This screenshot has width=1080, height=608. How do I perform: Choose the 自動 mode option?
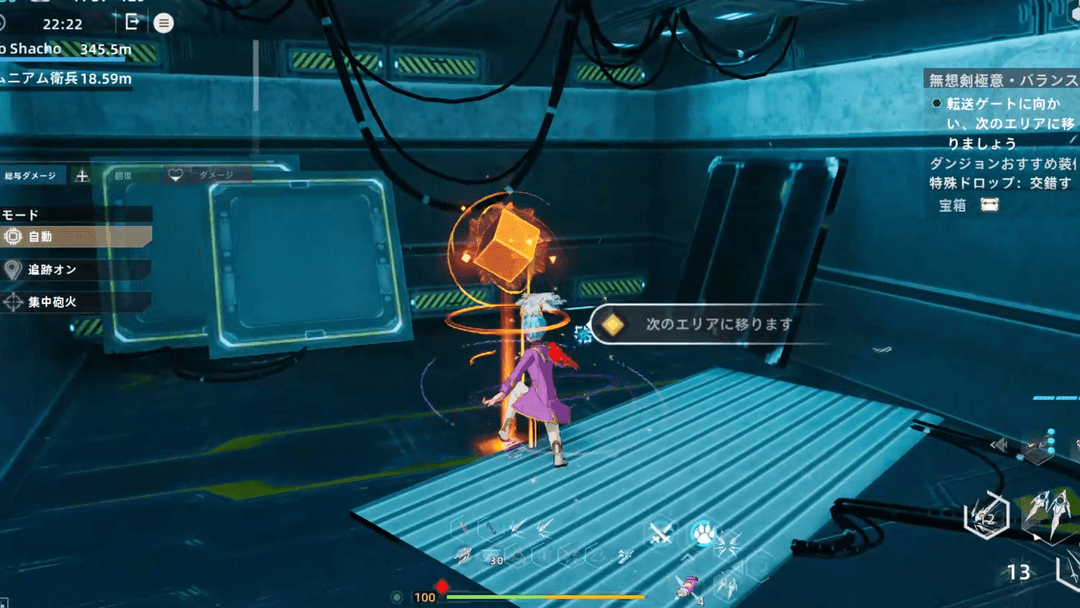pyautogui.click(x=76, y=237)
